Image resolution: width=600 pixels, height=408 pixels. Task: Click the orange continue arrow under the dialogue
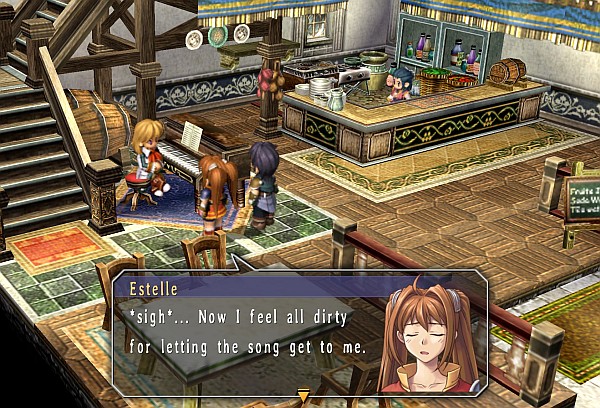click(x=304, y=397)
